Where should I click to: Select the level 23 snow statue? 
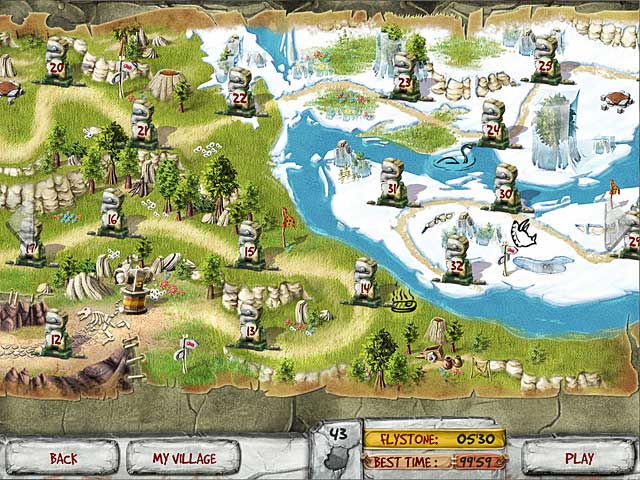pyautogui.click(x=404, y=77)
